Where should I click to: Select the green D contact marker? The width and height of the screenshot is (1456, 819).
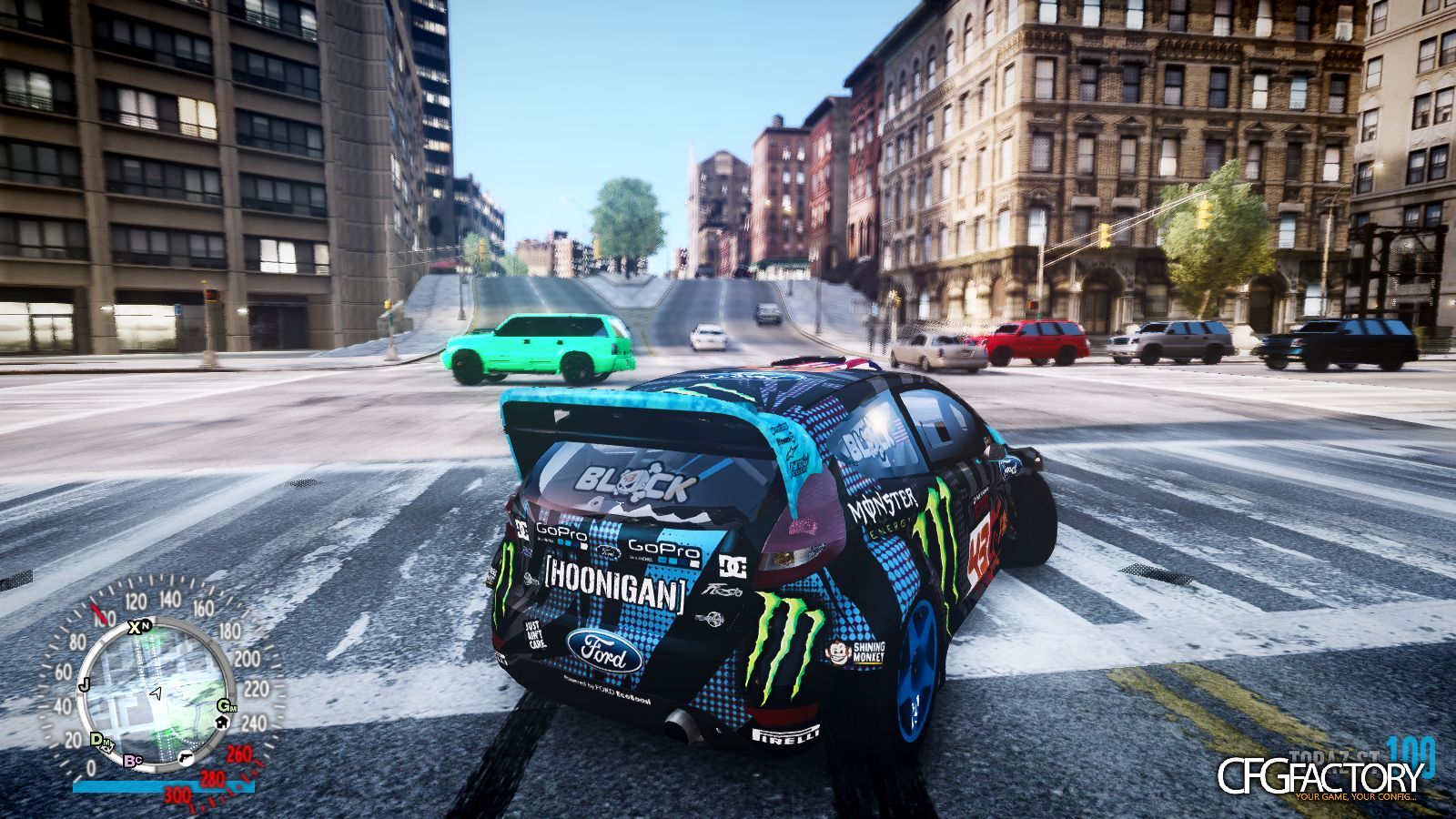tap(96, 739)
